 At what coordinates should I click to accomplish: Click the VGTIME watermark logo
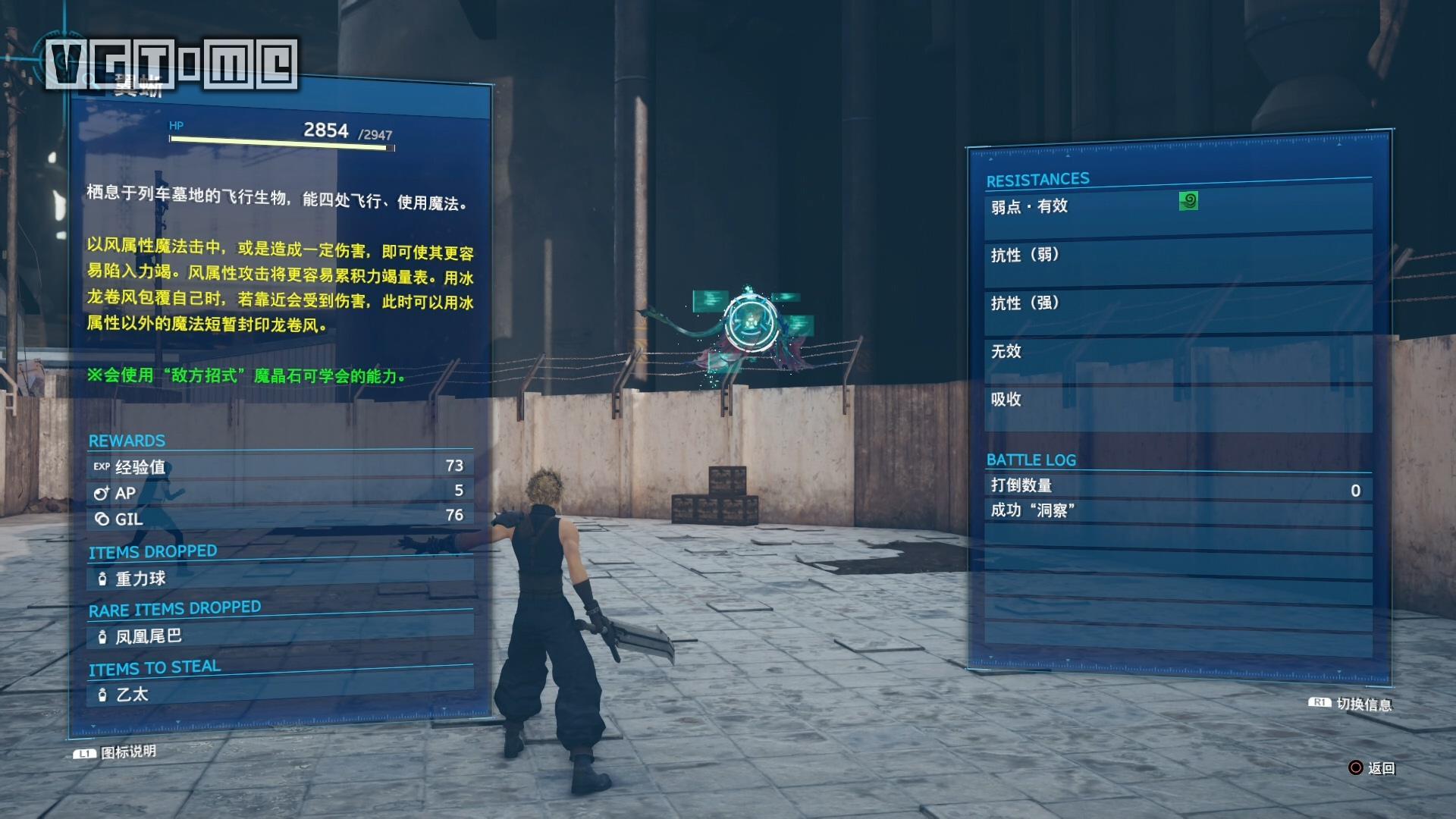tap(171, 64)
